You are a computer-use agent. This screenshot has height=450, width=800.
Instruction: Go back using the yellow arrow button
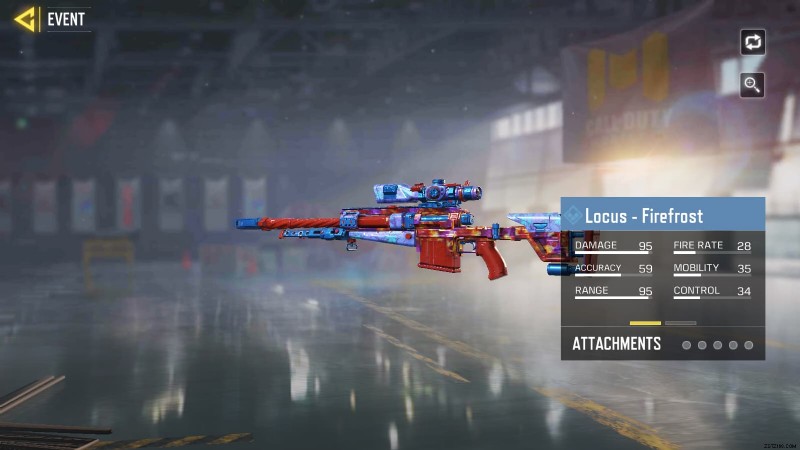click(25, 19)
